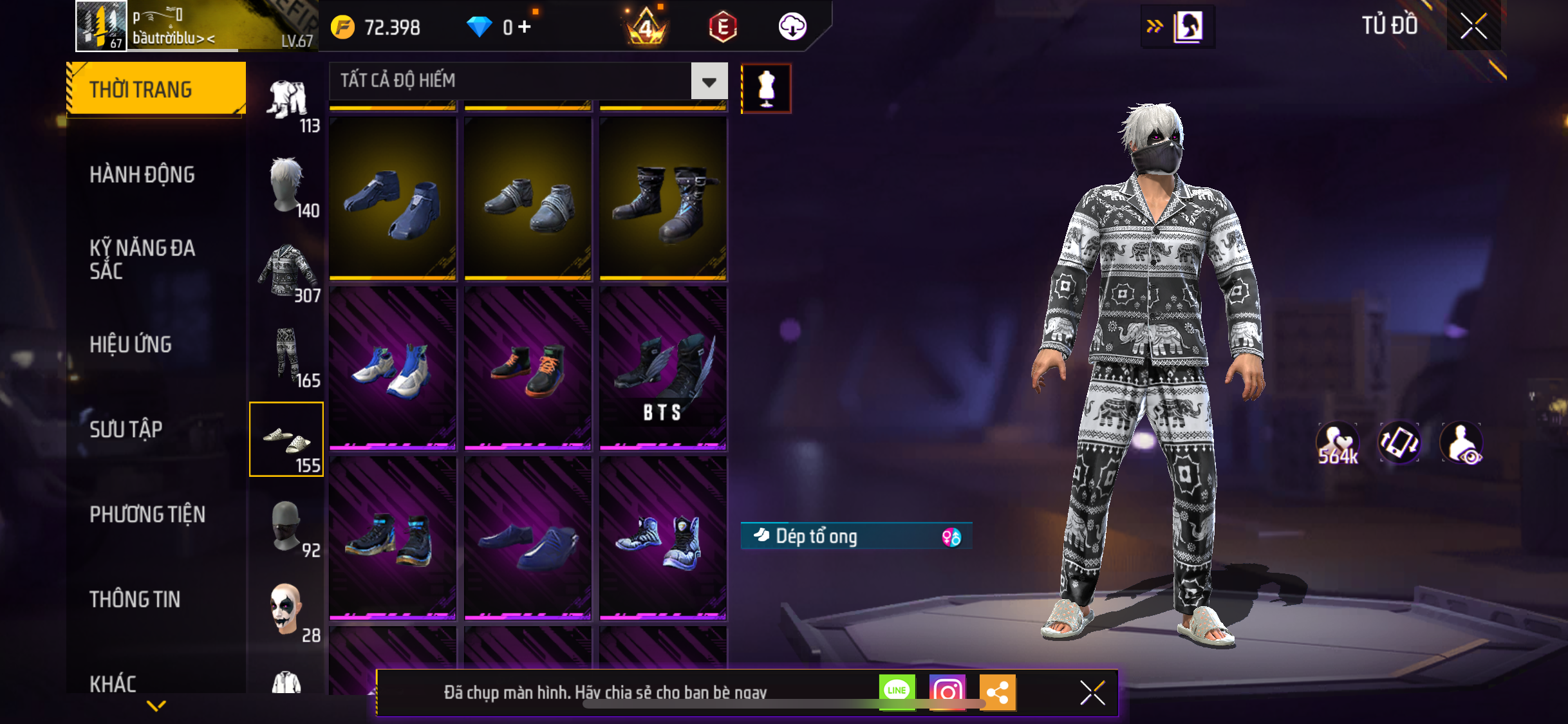Screen dimensions: 1568x724
Task: Close the Tủ Đồ wardrobe screen
Action: coord(1473,26)
